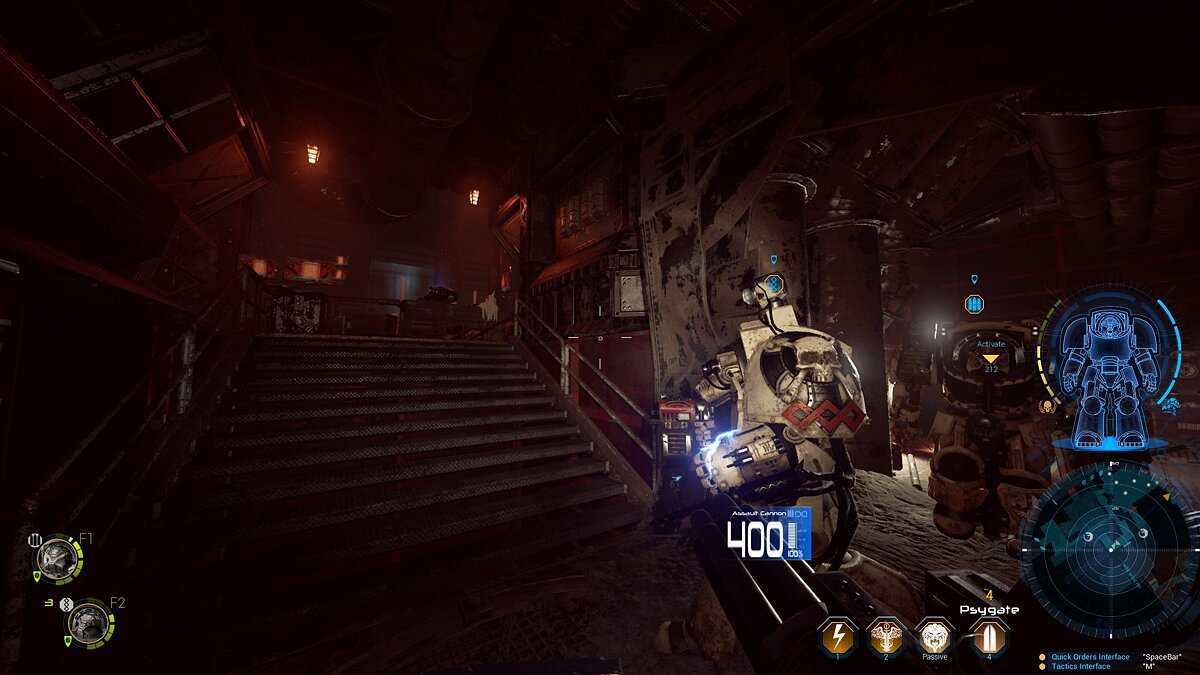Use the winged staff ability
This screenshot has width=1200, height=675.
(886, 636)
